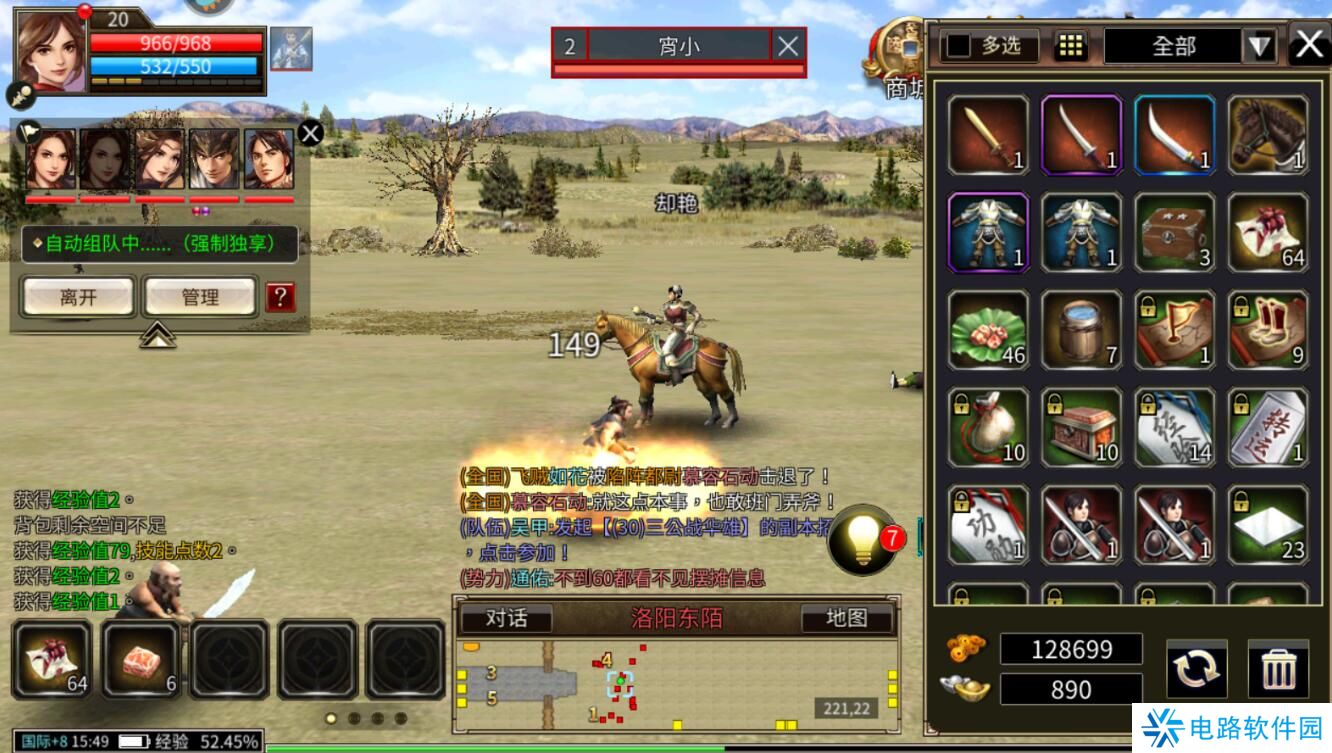The image size is (1332, 753).
Task: Dismiss the 宵小 target frame
Action: (x=788, y=45)
